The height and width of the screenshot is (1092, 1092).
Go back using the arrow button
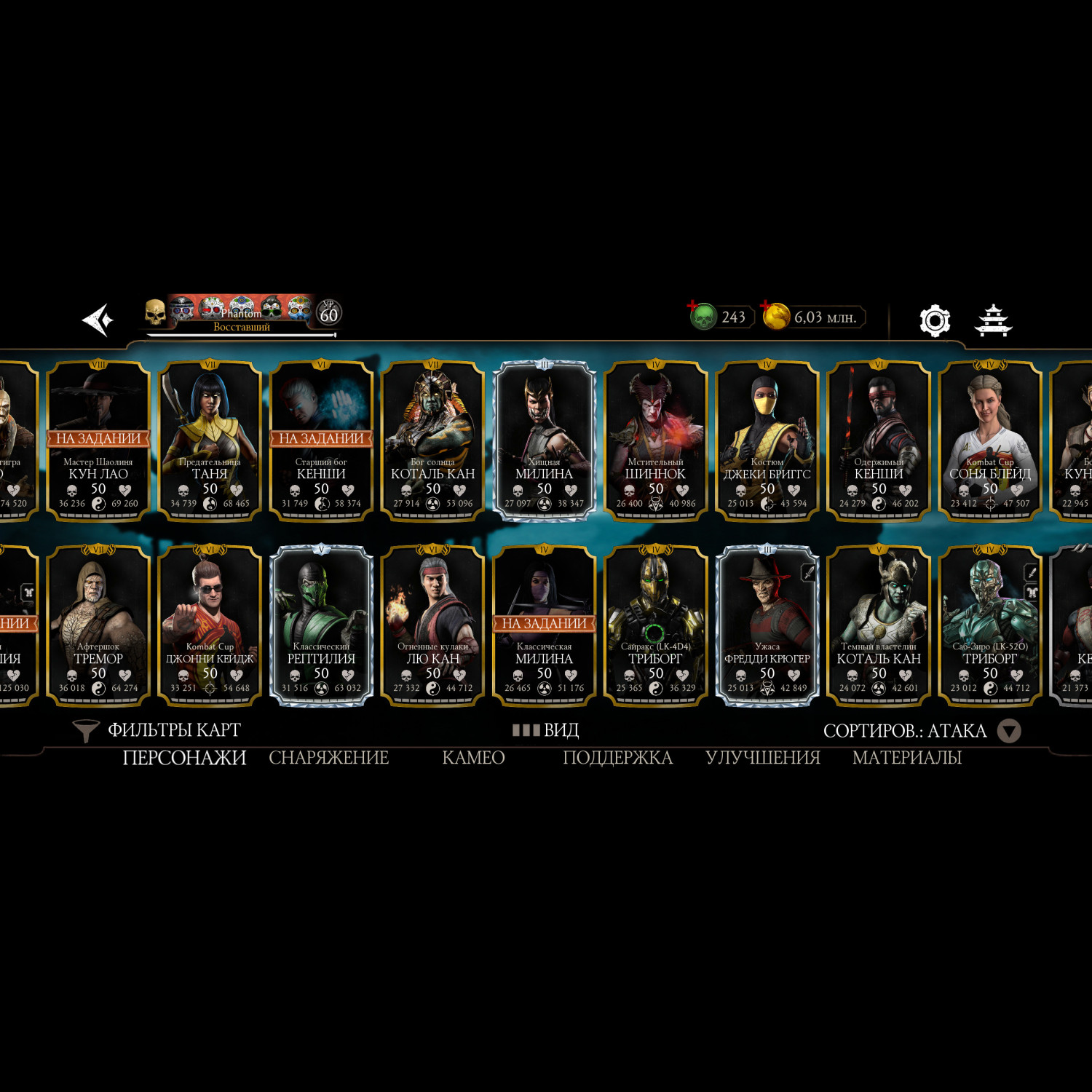(x=98, y=320)
